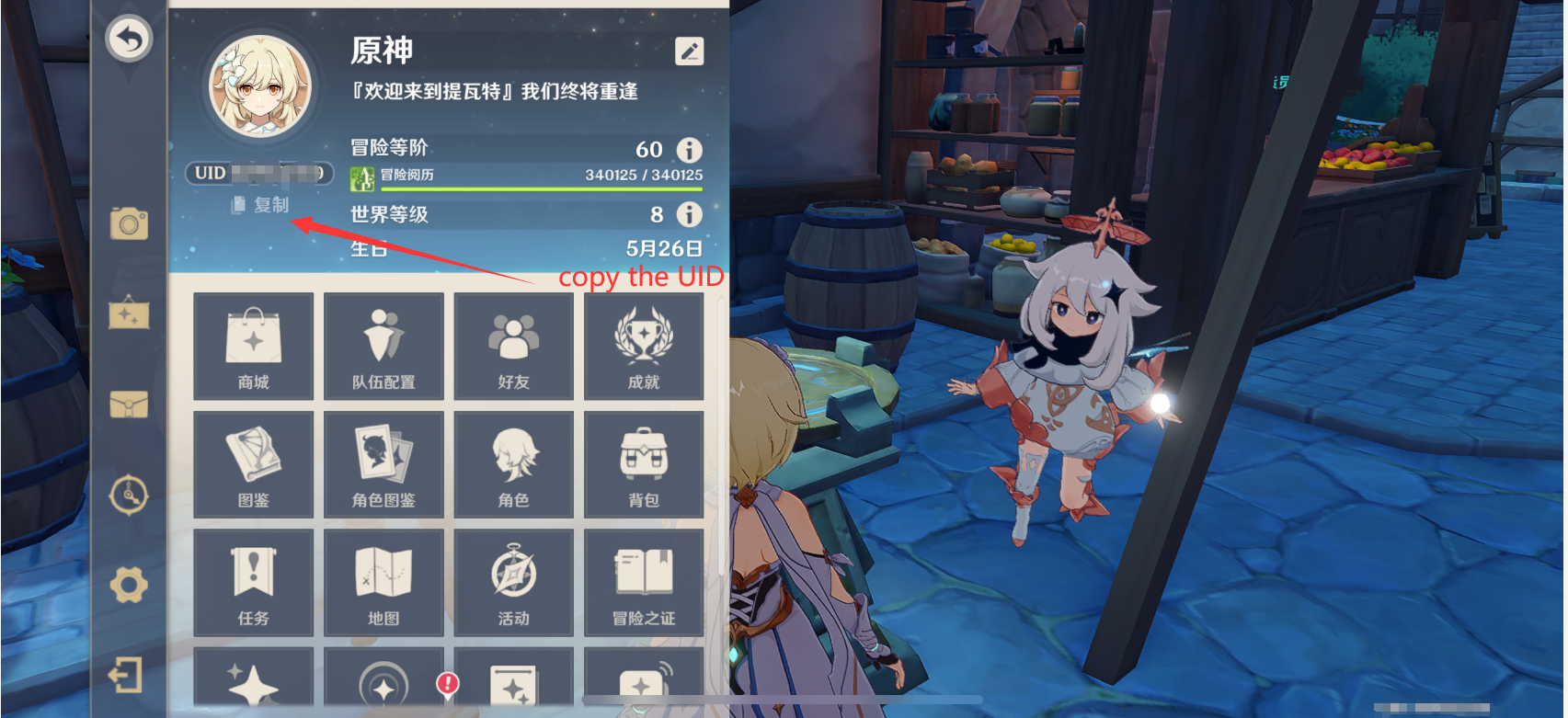Image resolution: width=1568 pixels, height=718 pixels.
Task: Open the player avatar portrait
Action: click(x=260, y=87)
